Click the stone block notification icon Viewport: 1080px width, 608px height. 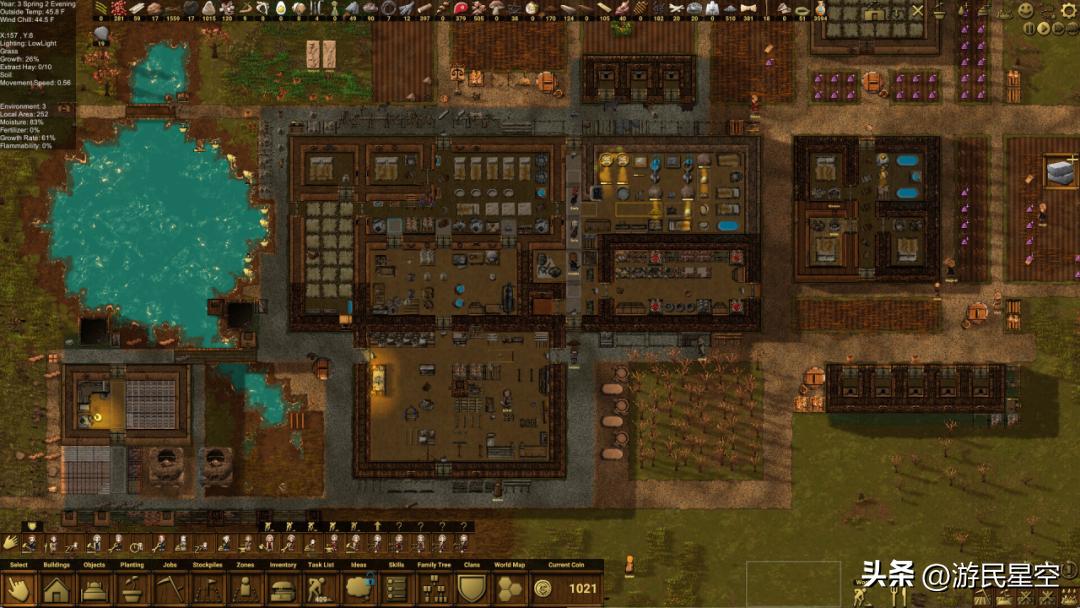[x=1058, y=172]
